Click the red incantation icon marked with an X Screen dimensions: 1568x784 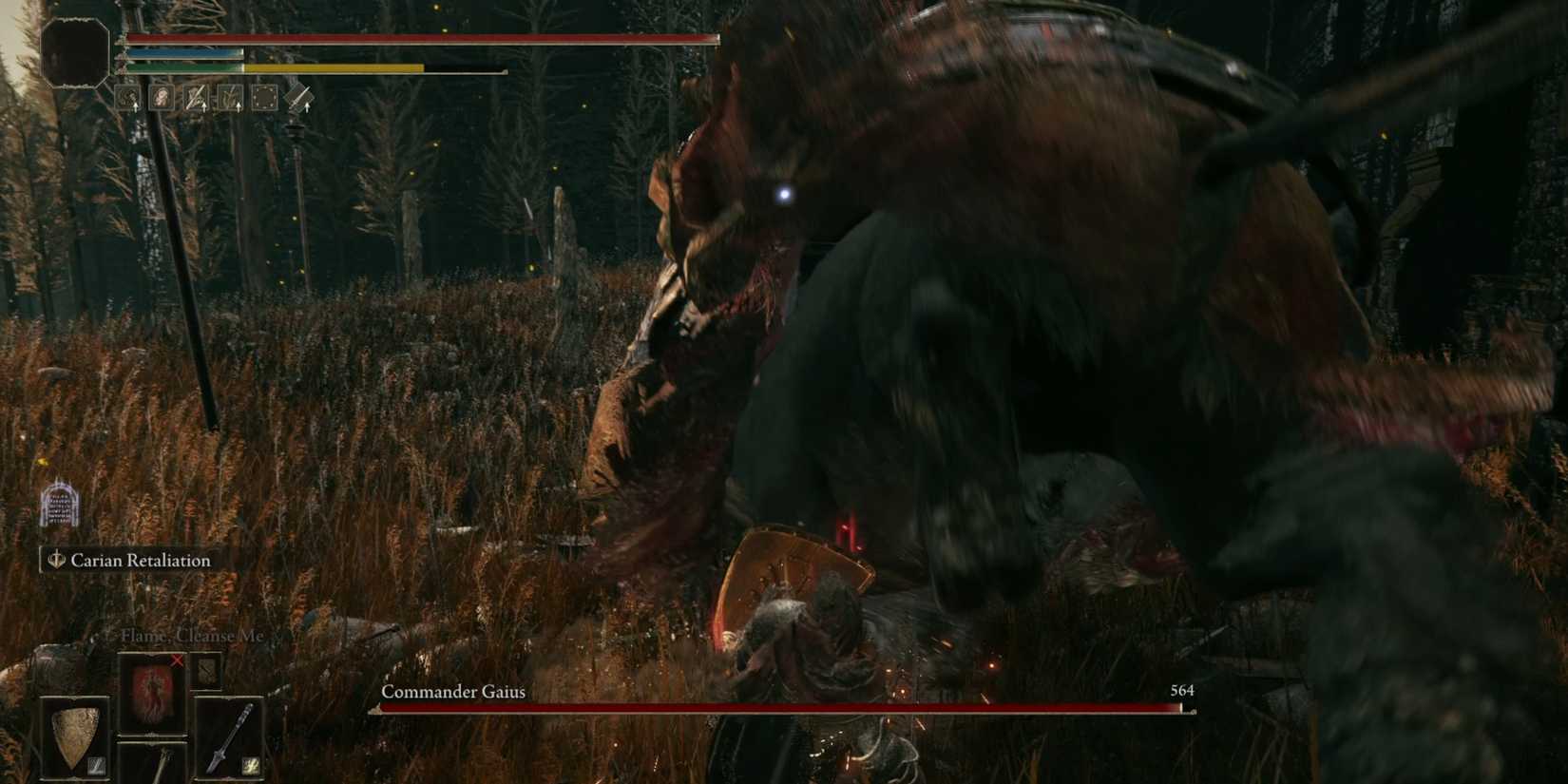pyautogui.click(x=152, y=694)
